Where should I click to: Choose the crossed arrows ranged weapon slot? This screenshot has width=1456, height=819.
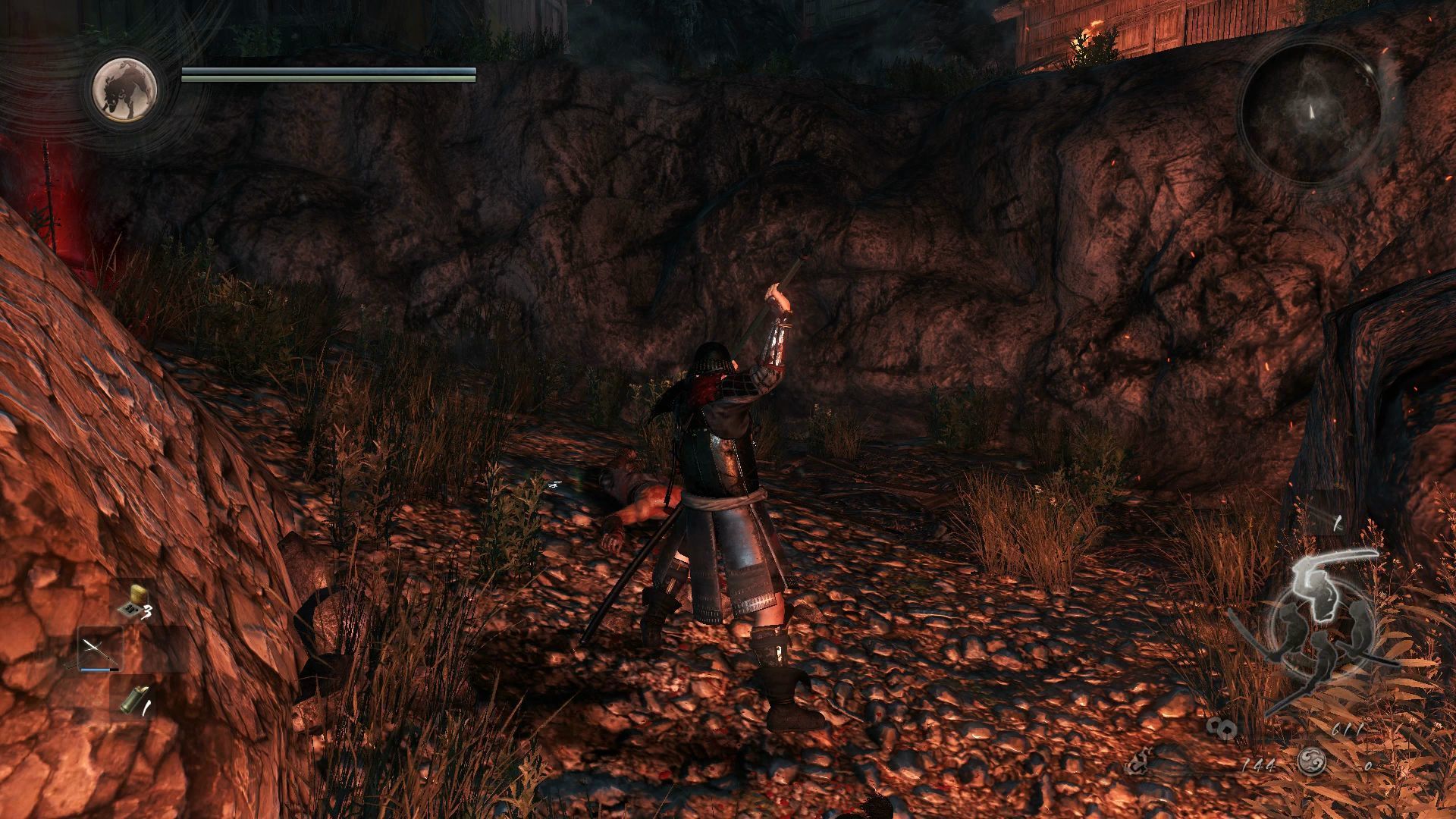(99, 650)
